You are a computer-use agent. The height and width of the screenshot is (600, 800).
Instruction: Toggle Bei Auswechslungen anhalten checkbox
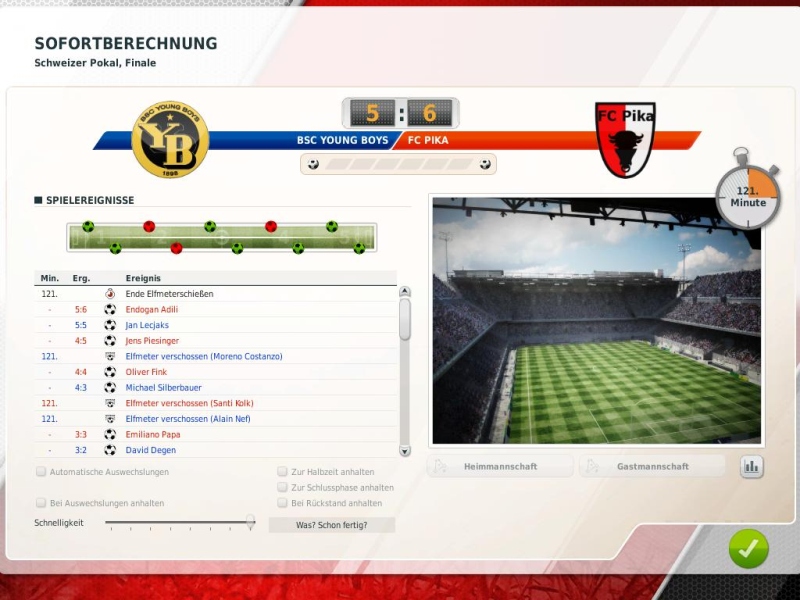pos(41,503)
